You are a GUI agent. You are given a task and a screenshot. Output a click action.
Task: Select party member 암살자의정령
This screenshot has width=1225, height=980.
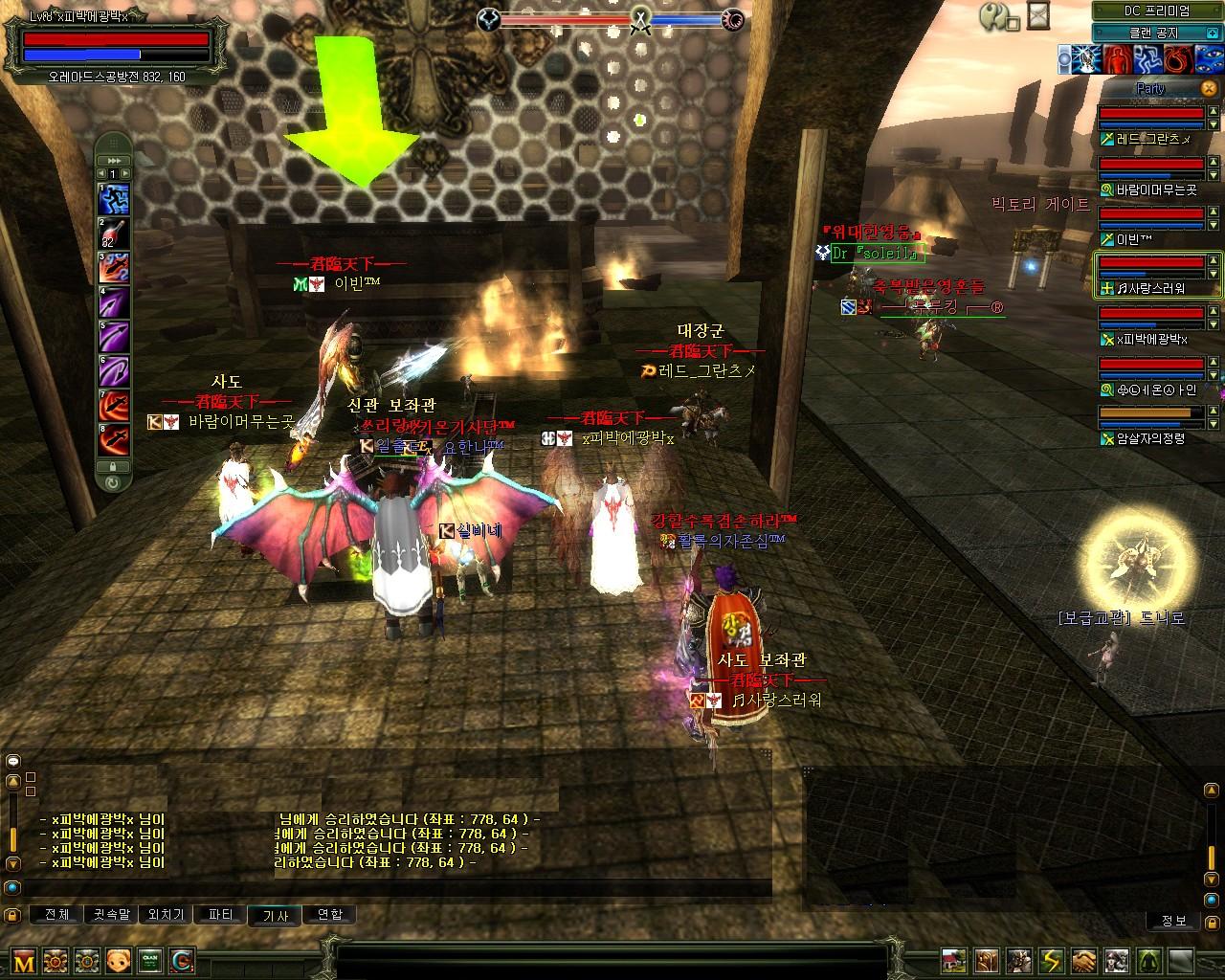pyautogui.click(x=1150, y=438)
